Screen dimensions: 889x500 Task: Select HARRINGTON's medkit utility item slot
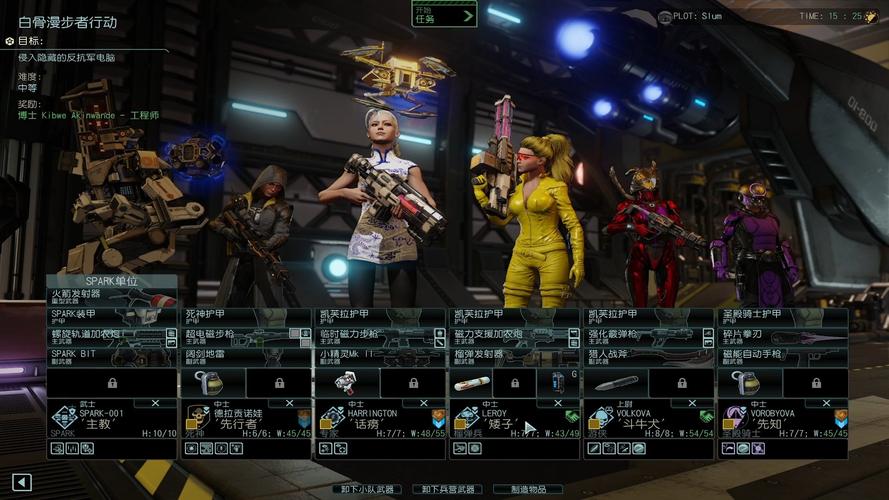click(x=346, y=383)
